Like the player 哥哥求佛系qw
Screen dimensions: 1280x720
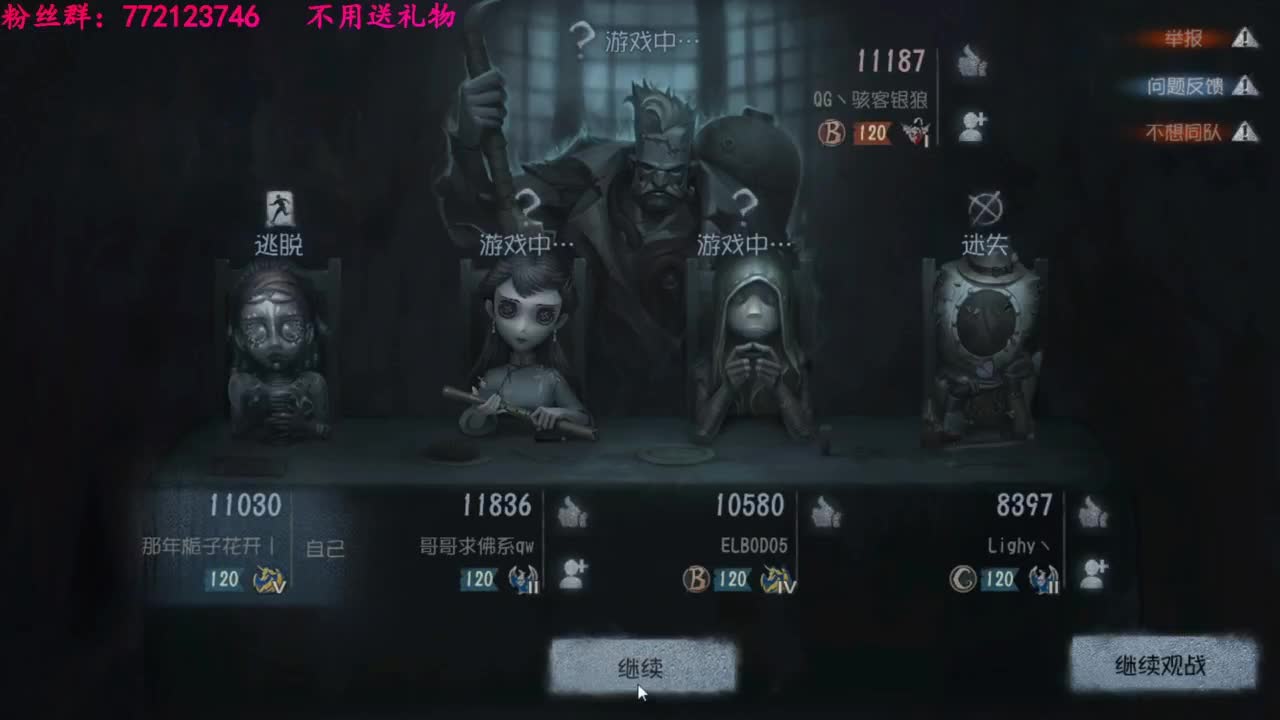[x=572, y=513]
